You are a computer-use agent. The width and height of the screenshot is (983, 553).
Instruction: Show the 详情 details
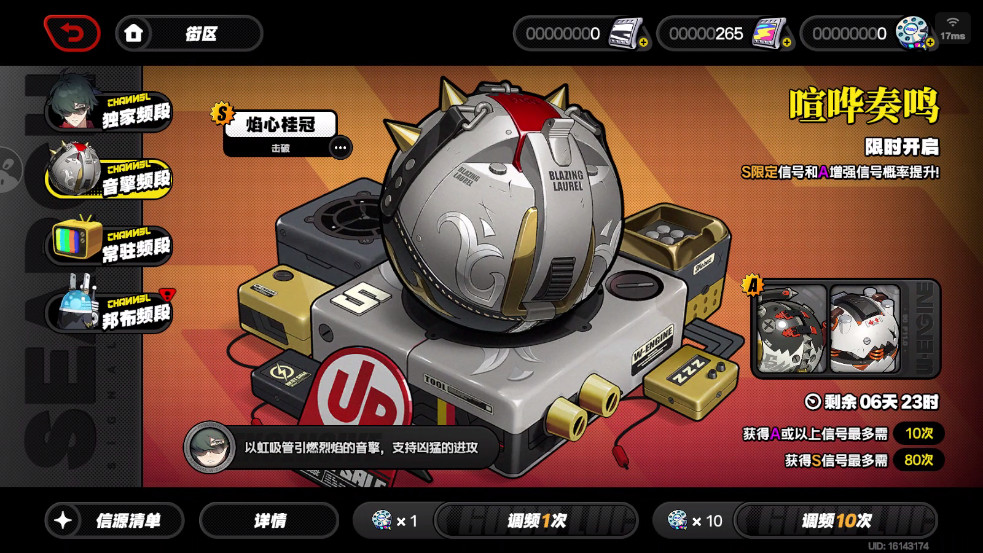pos(269,520)
